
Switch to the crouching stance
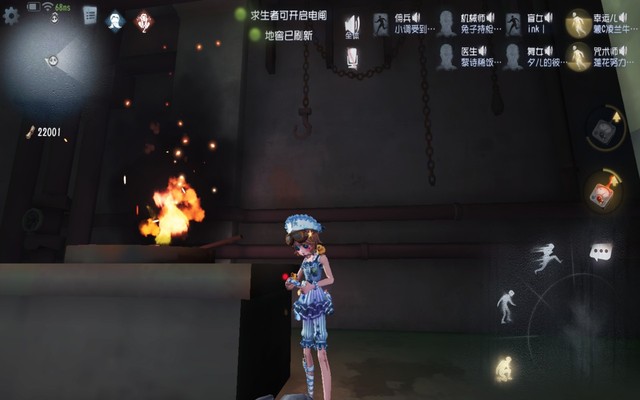[503, 368]
